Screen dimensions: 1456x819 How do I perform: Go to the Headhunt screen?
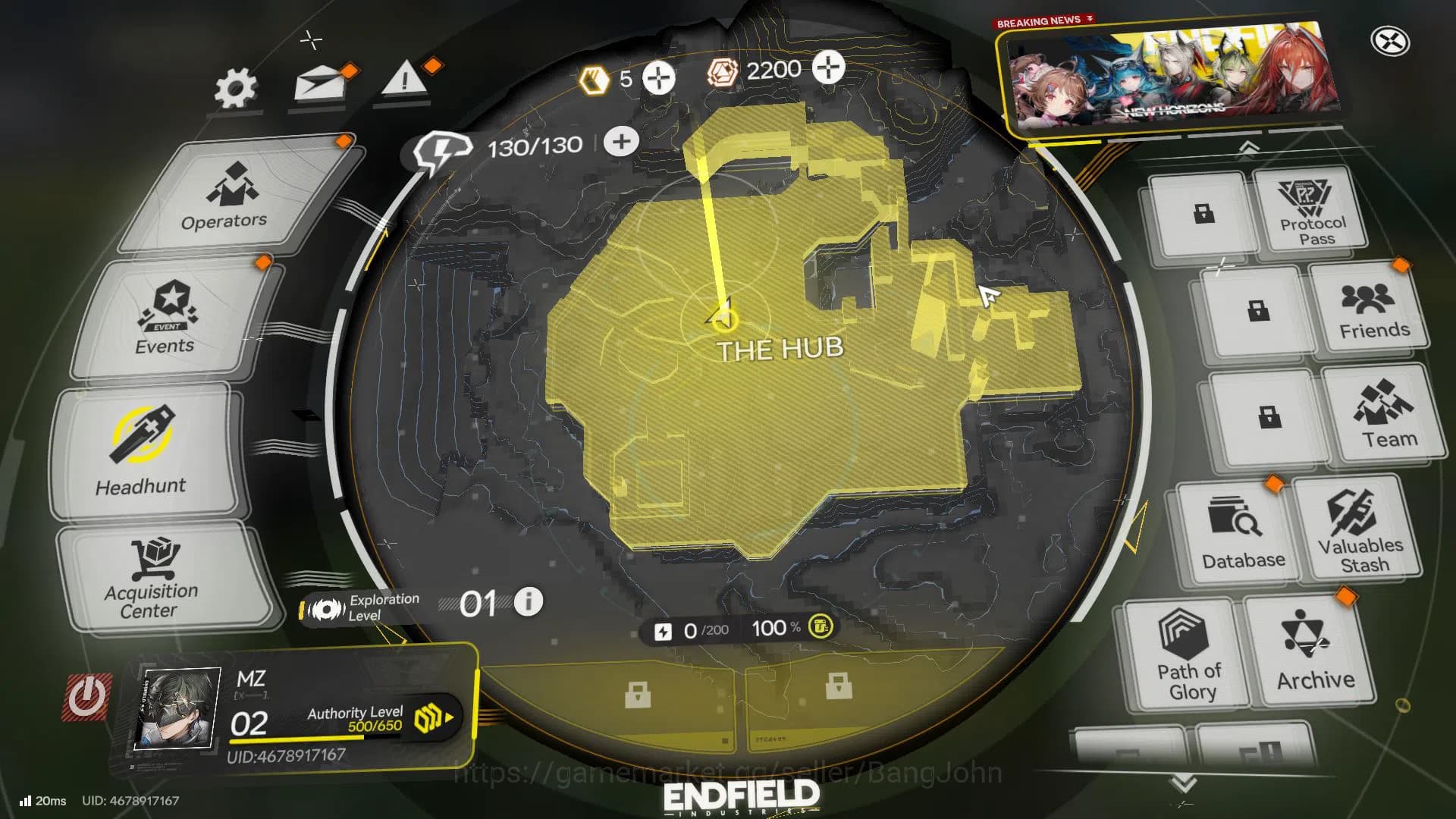(x=142, y=451)
